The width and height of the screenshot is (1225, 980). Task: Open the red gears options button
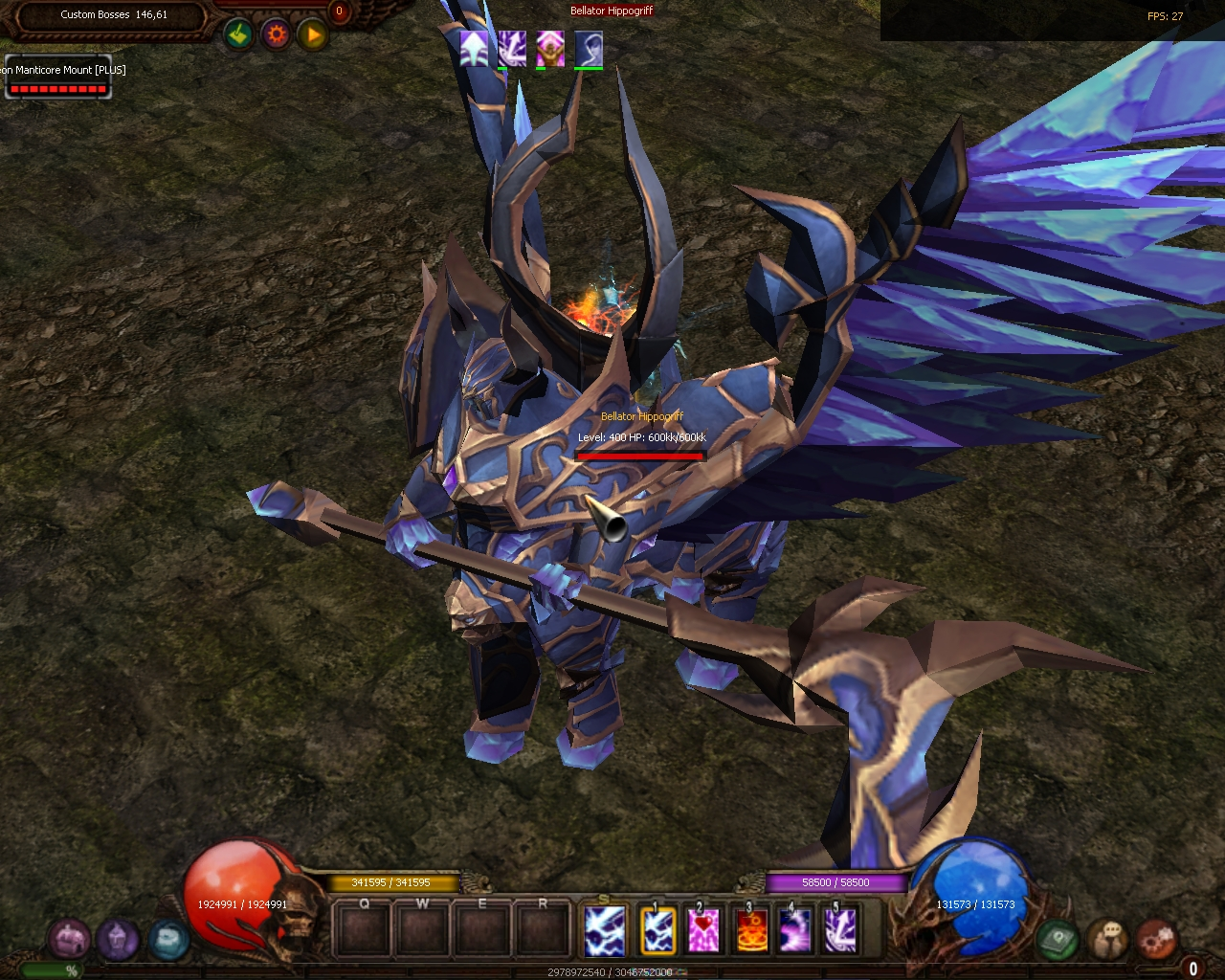point(1157,939)
